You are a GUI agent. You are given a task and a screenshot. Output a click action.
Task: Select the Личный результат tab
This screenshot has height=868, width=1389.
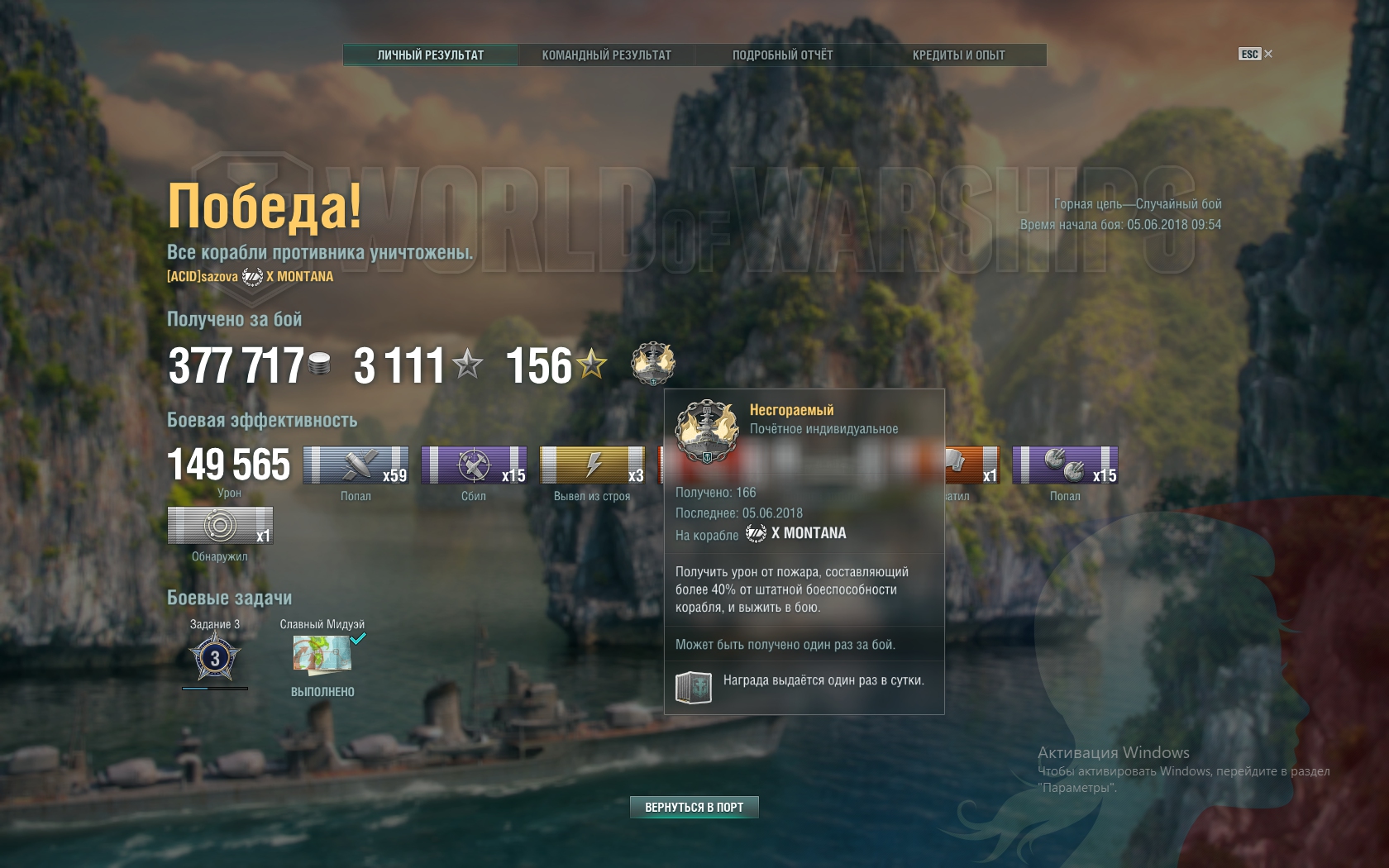pyautogui.click(x=430, y=55)
